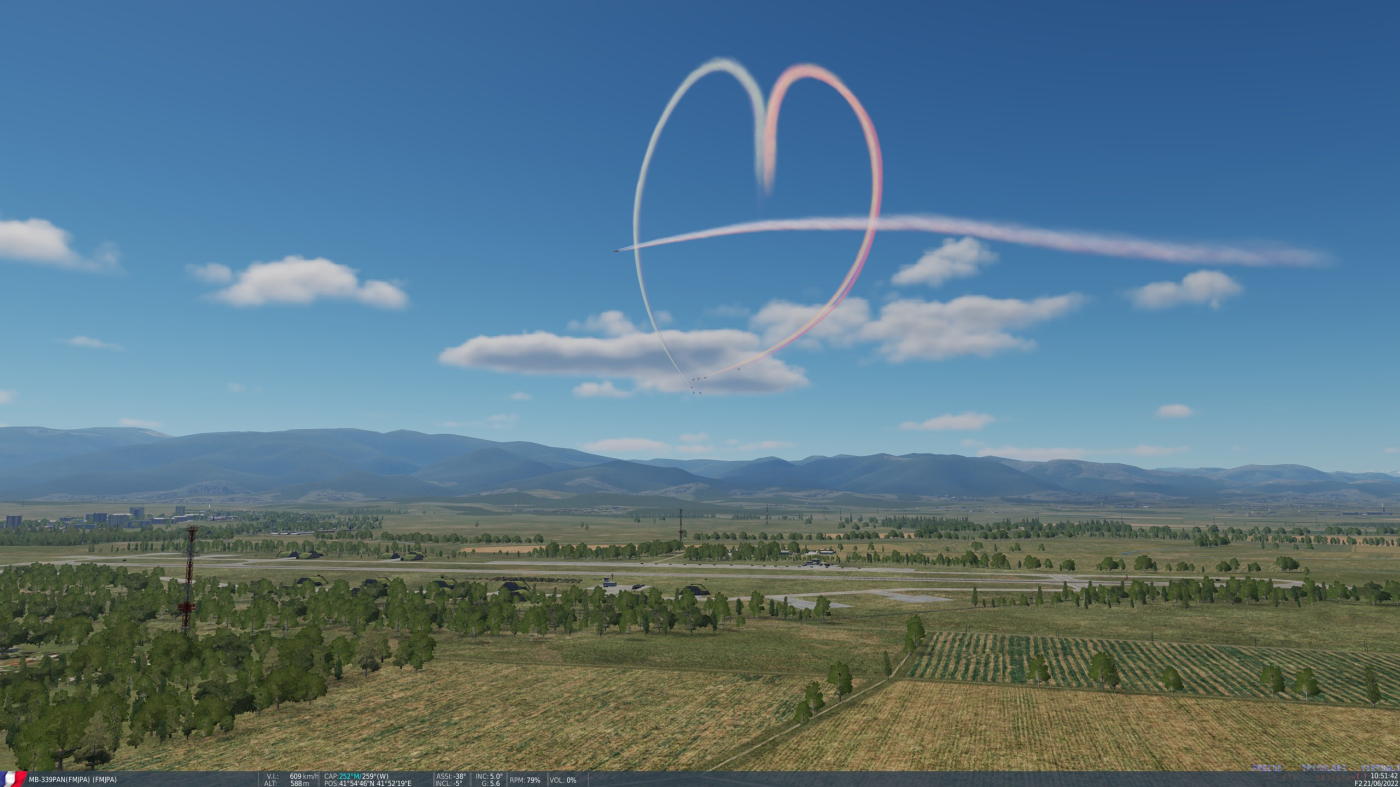
Task: Select the TRICOLORI watermark text
Action: tap(1324, 768)
